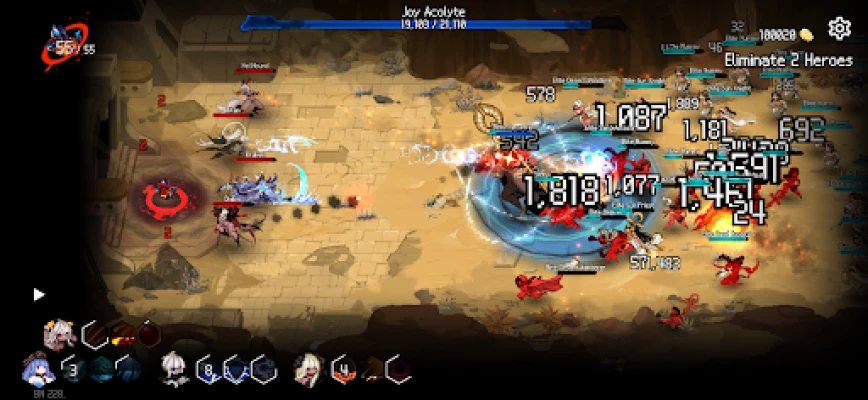Activate the blue skill showing cooldown 8

(x=208, y=370)
